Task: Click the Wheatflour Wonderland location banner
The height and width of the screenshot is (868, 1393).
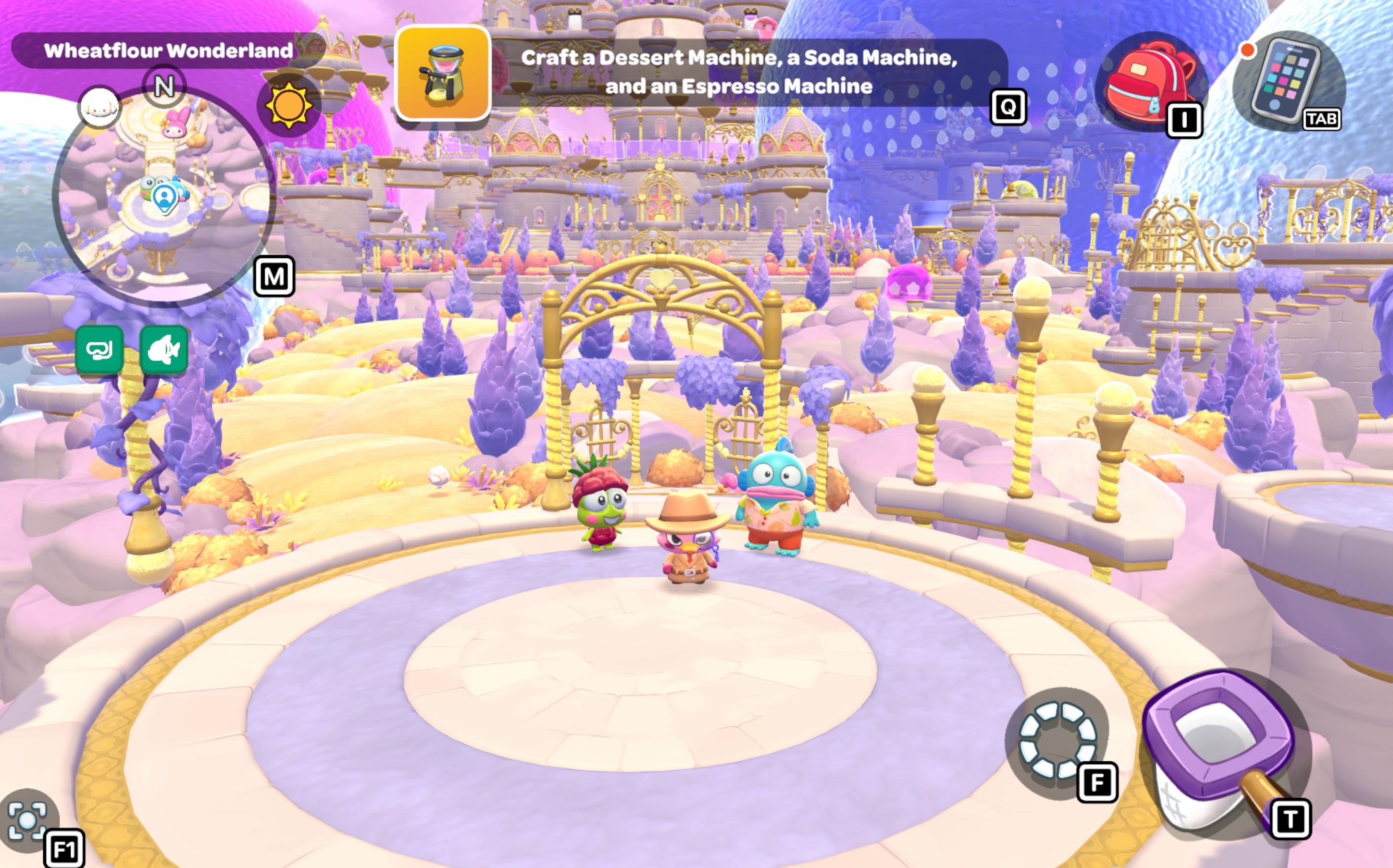Action: click(x=168, y=50)
